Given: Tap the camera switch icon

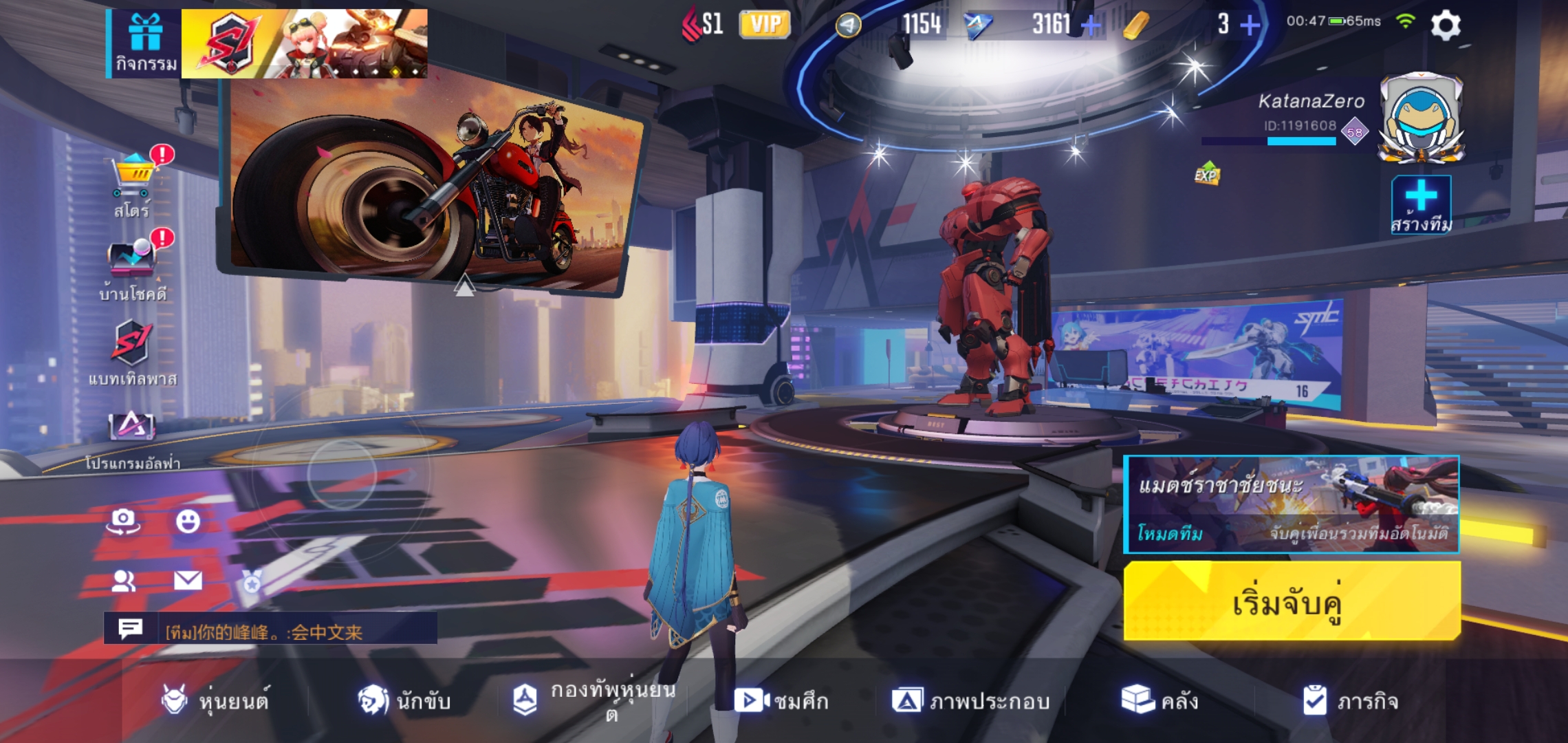Looking at the screenshot, I should coord(123,521).
